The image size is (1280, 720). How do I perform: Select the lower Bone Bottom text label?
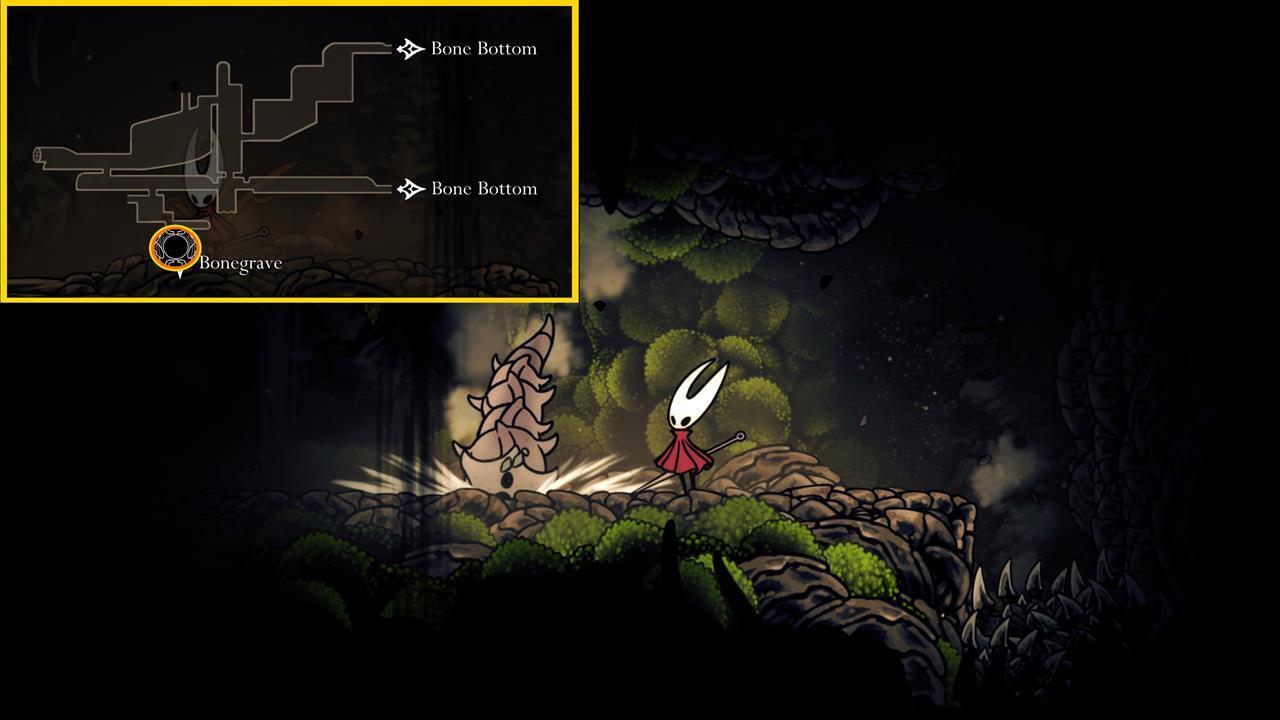coord(483,188)
